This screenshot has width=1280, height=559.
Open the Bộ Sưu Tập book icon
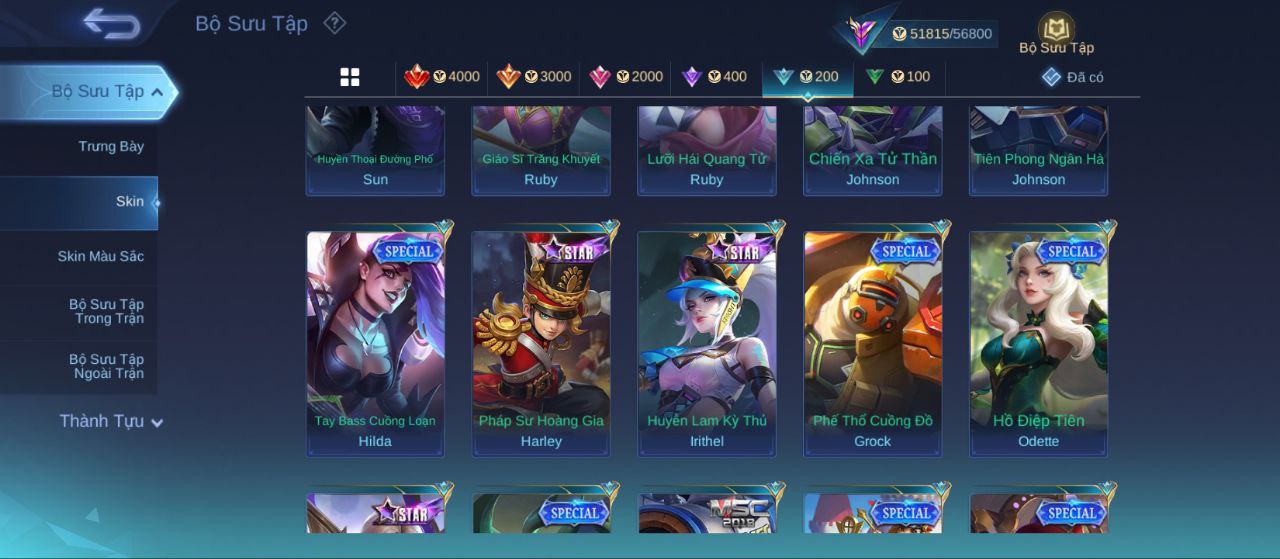point(1056,33)
